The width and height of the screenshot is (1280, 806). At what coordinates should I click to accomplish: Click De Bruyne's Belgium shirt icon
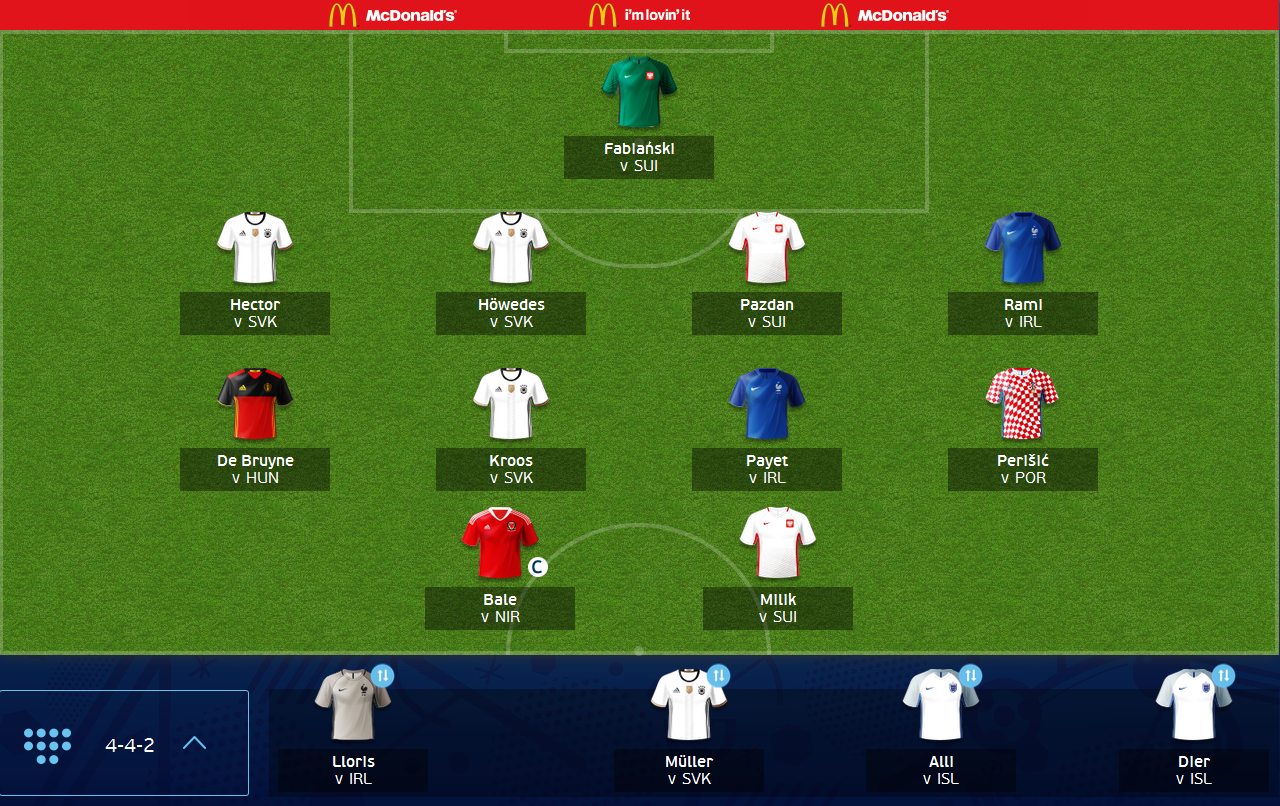pyautogui.click(x=254, y=403)
